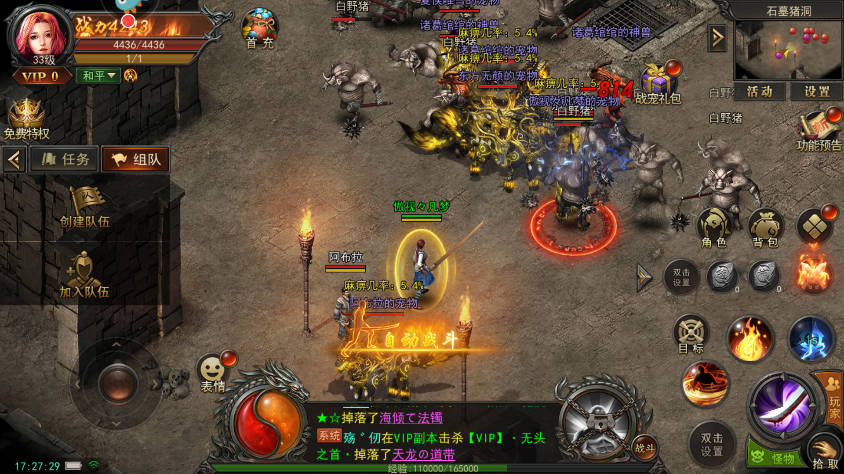
Task: Open the 功能预告 feature preview scroll
Action: pos(818,127)
